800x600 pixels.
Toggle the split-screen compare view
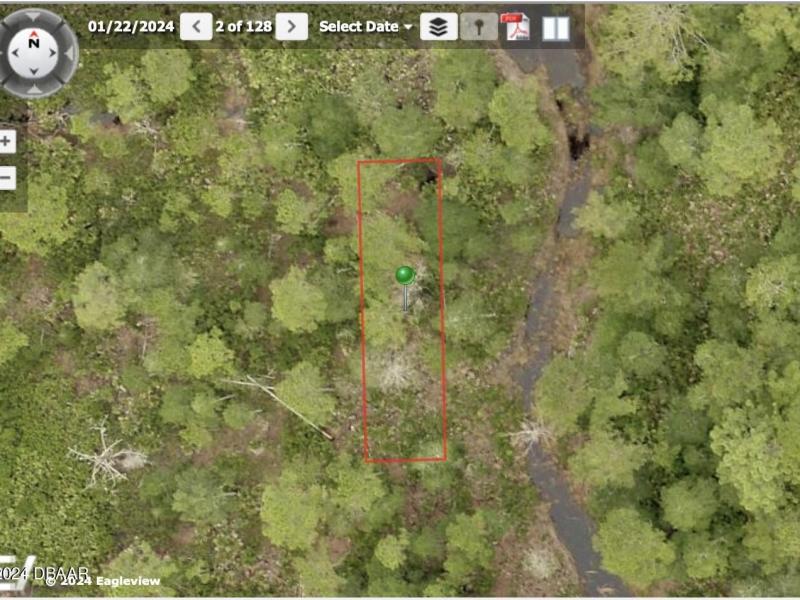pyautogui.click(x=556, y=28)
